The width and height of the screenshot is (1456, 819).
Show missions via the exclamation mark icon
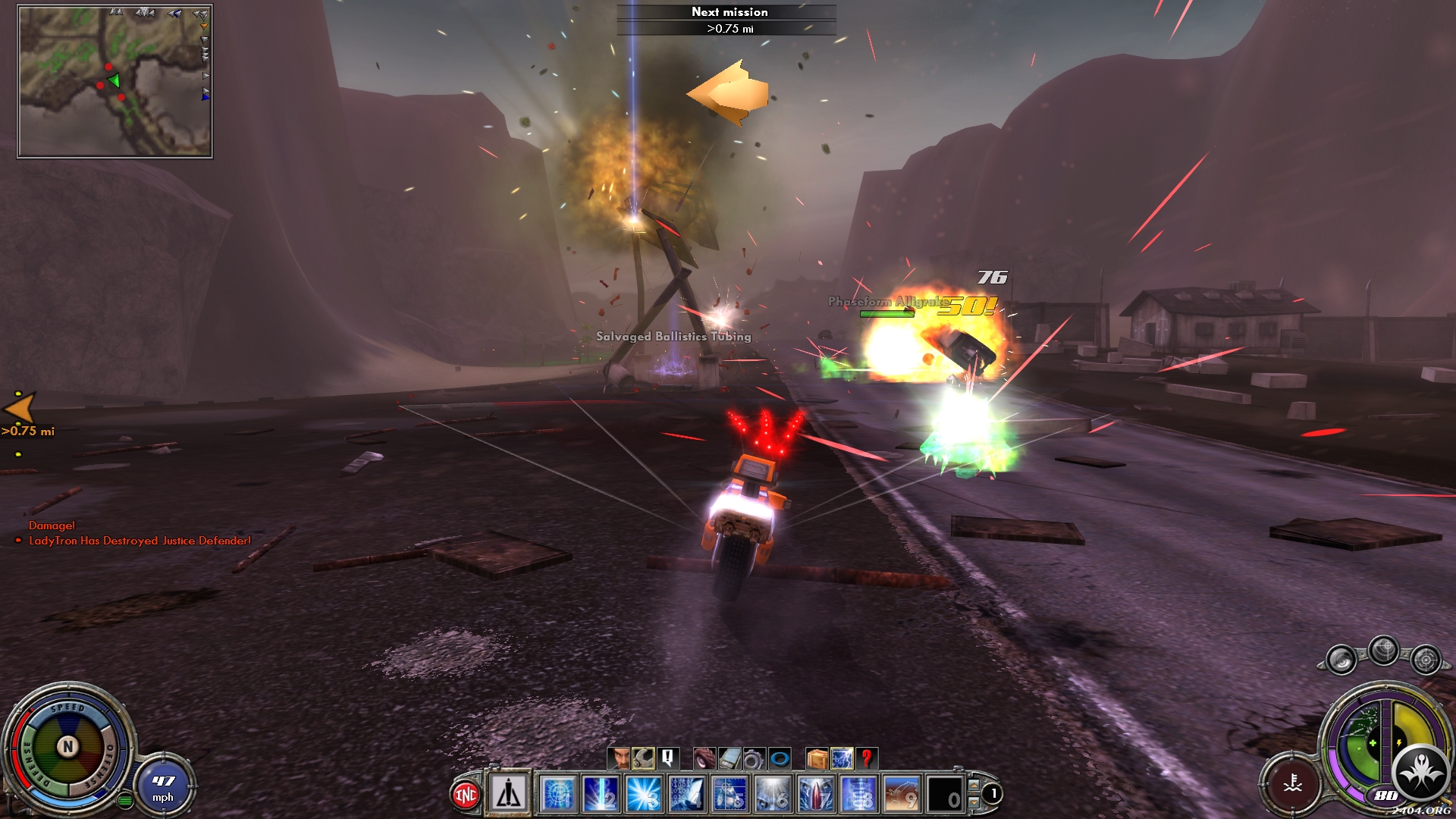667,758
